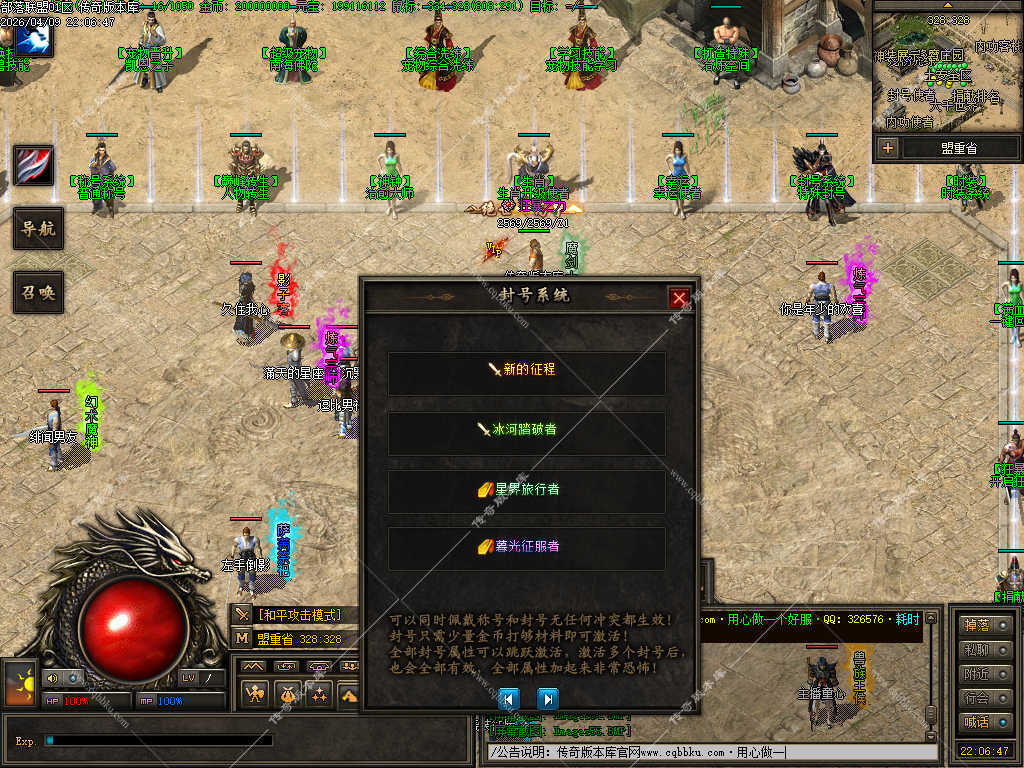Open the minimap in the corner

947,68
